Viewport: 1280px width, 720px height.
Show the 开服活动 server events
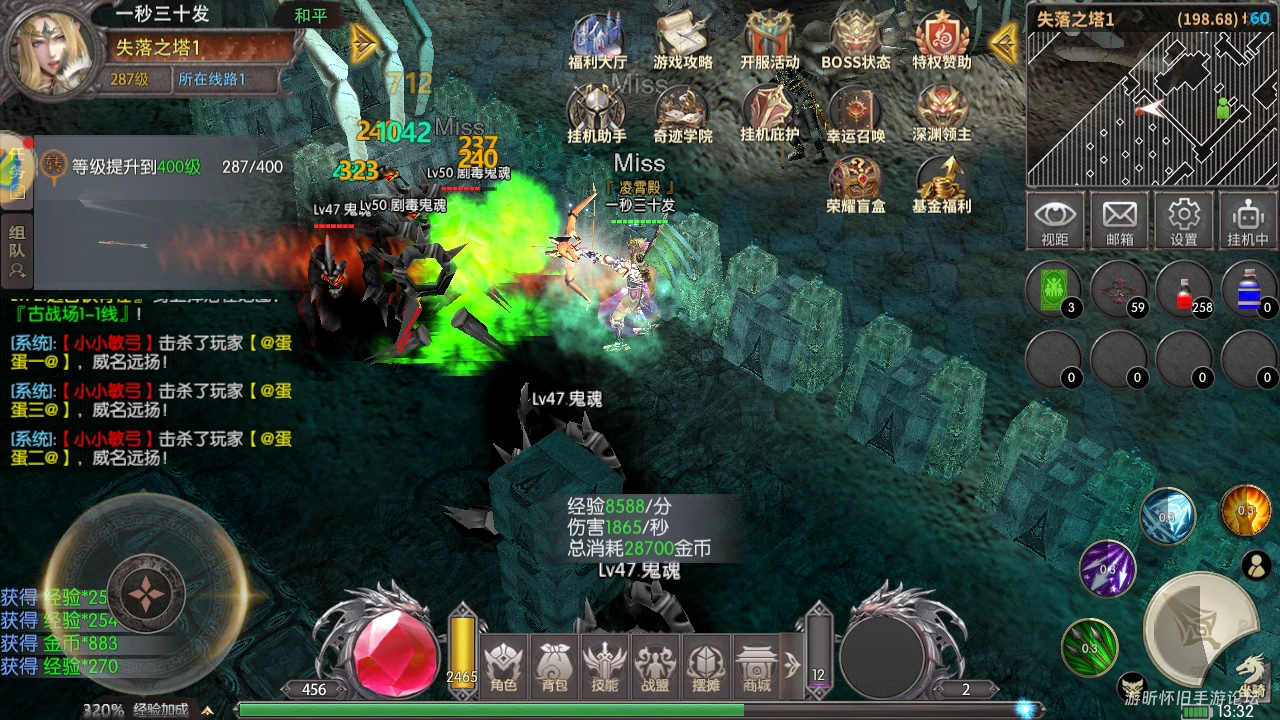pyautogui.click(x=769, y=42)
